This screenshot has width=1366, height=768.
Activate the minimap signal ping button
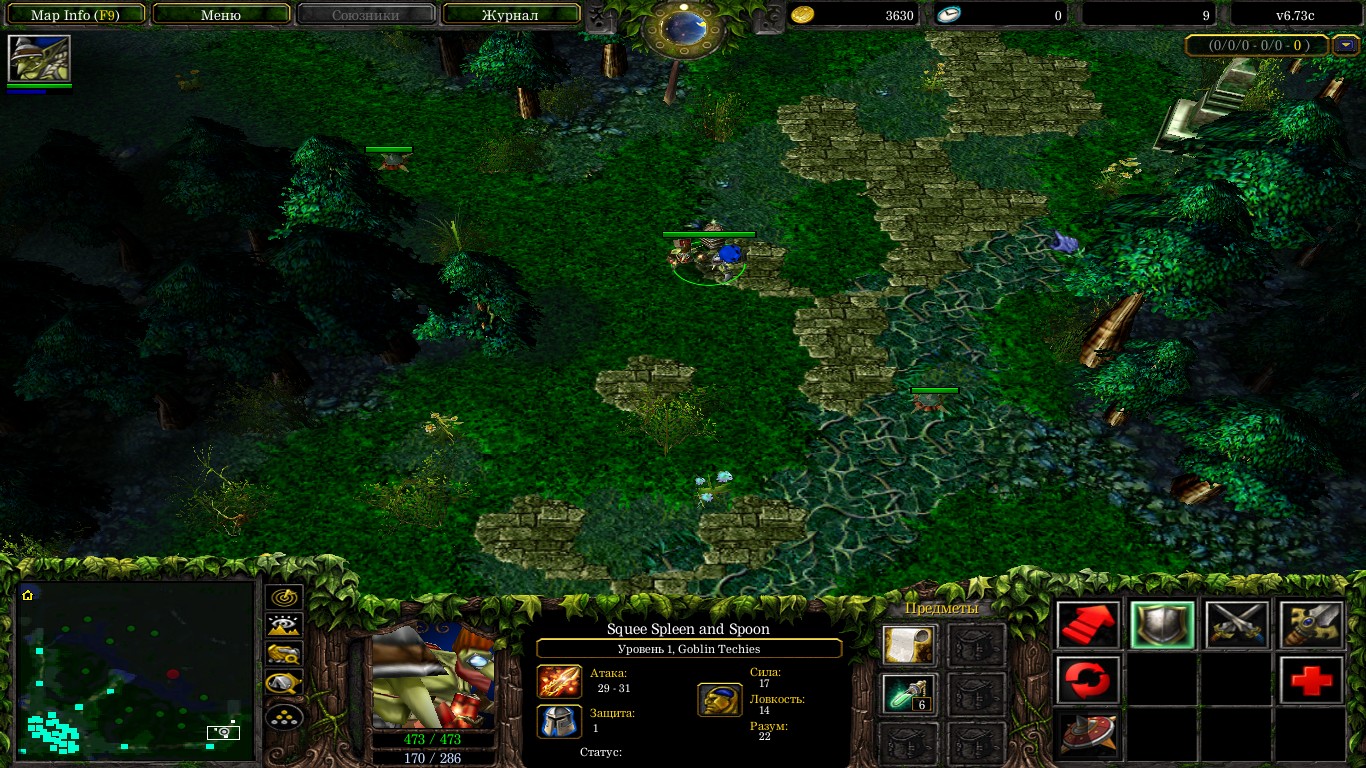click(x=284, y=598)
